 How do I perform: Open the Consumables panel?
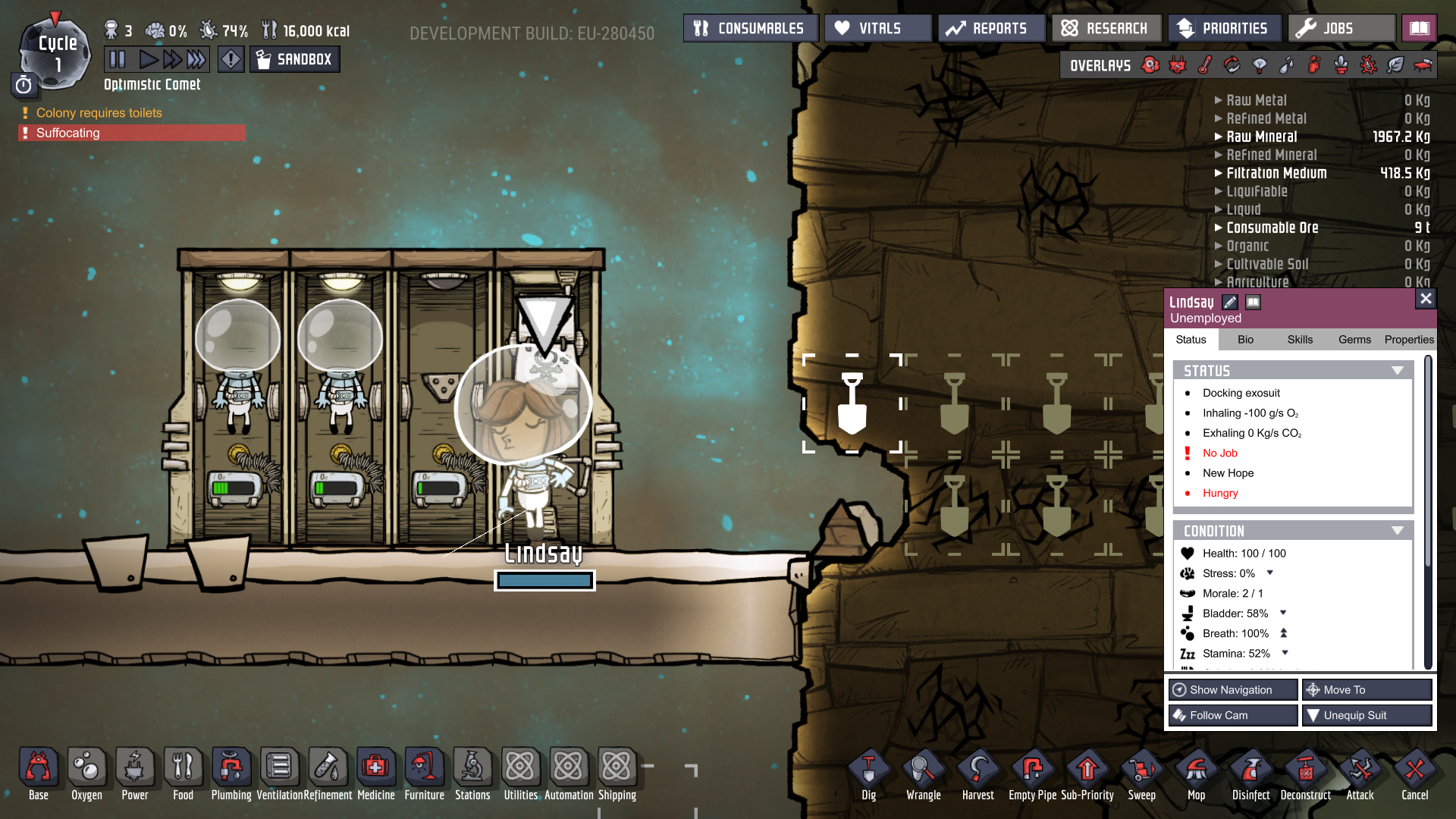750,29
